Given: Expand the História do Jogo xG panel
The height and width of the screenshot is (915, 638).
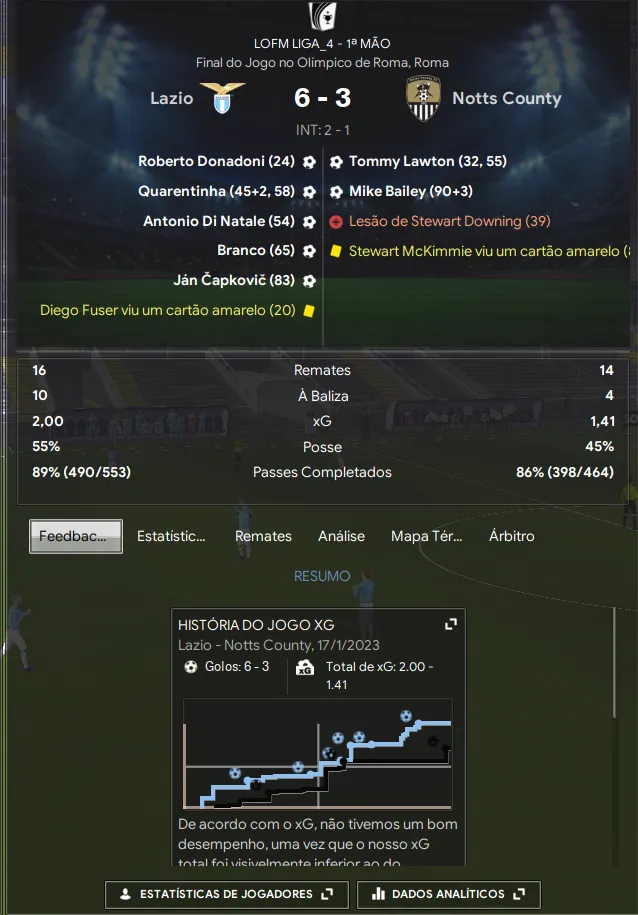Looking at the screenshot, I should point(451,624).
